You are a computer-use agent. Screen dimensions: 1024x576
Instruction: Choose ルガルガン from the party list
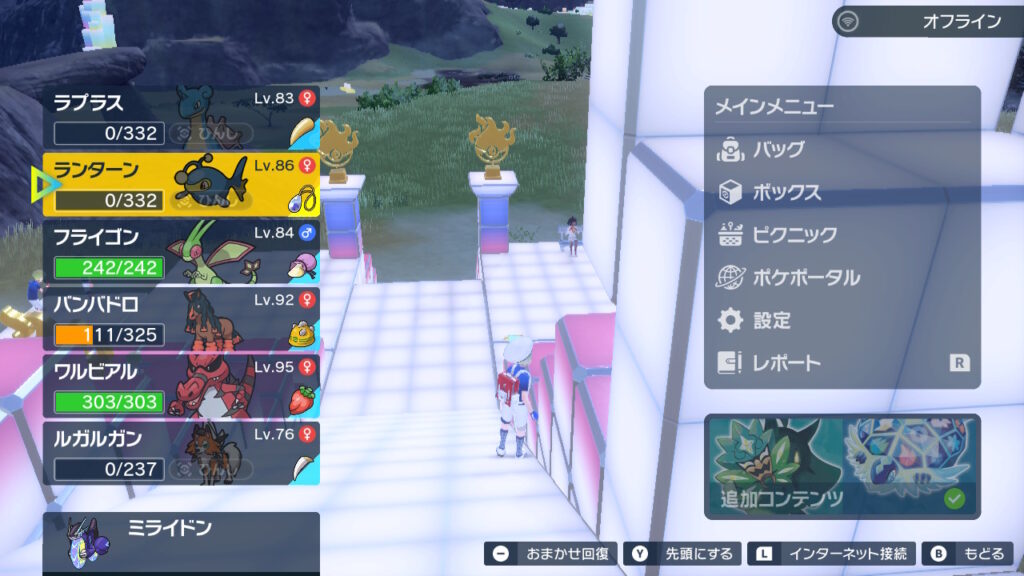tap(181, 453)
